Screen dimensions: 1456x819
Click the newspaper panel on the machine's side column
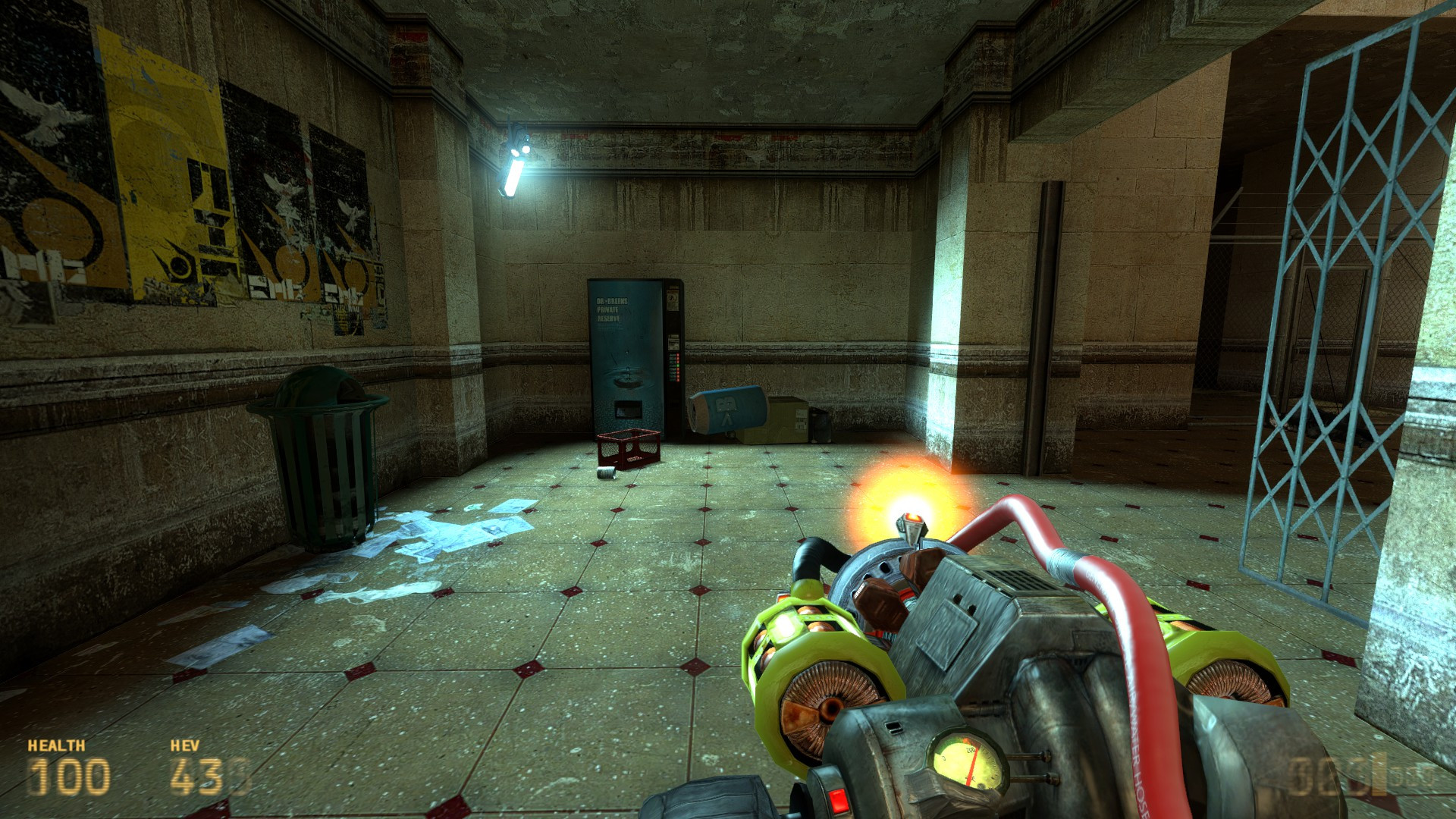click(x=673, y=344)
